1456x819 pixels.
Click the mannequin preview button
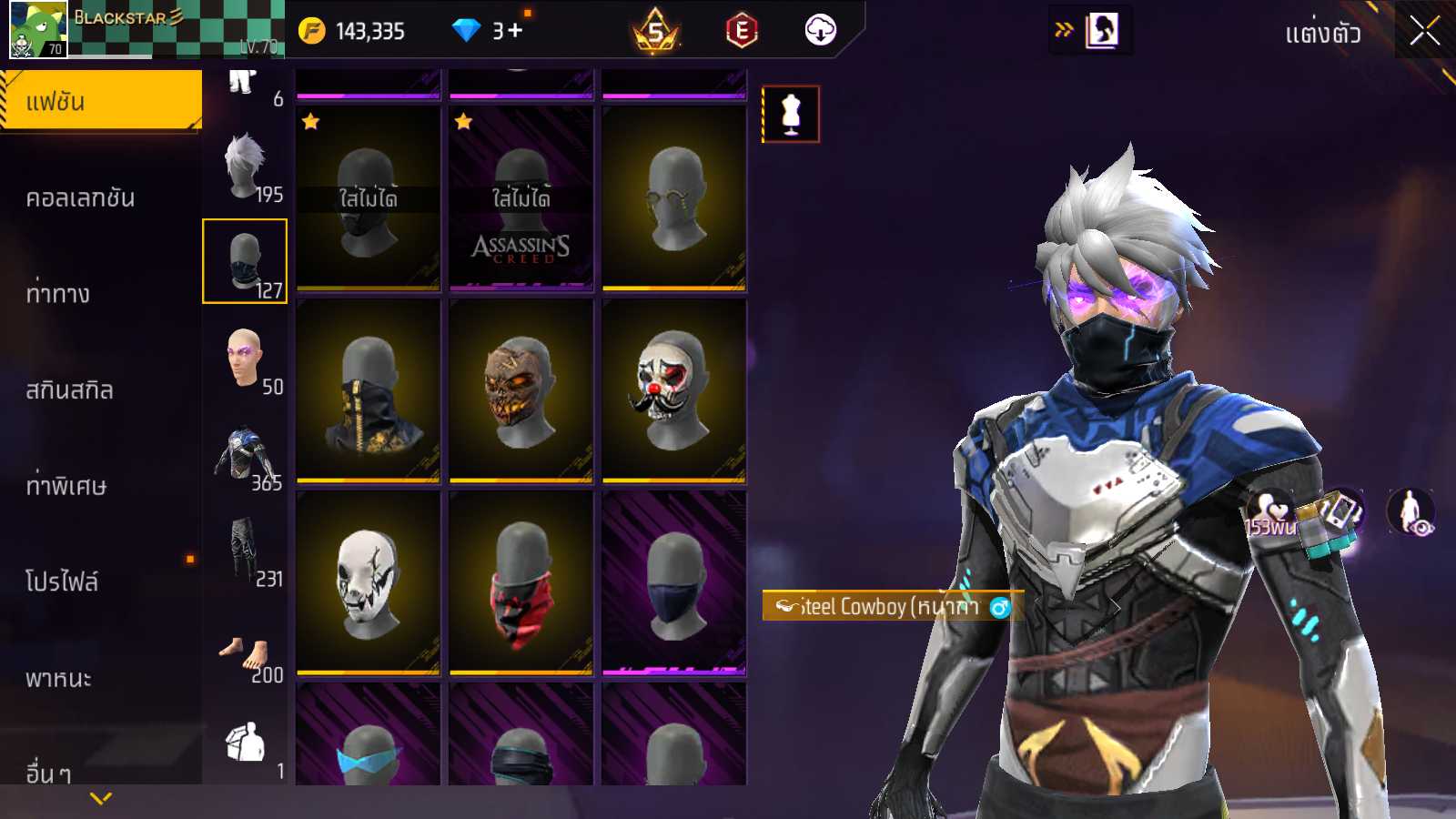click(791, 115)
